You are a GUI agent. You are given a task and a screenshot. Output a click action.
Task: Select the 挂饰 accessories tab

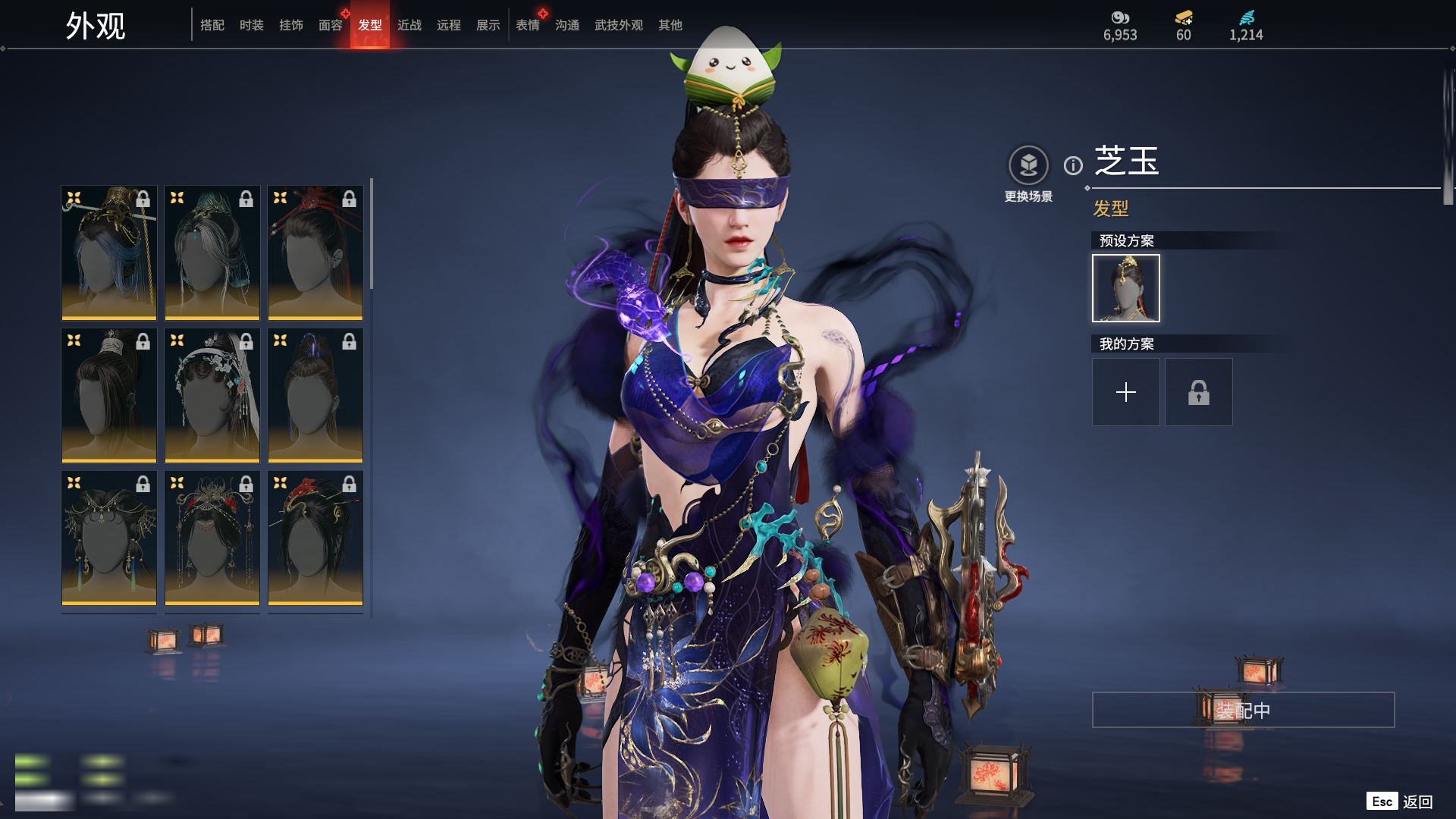click(291, 25)
